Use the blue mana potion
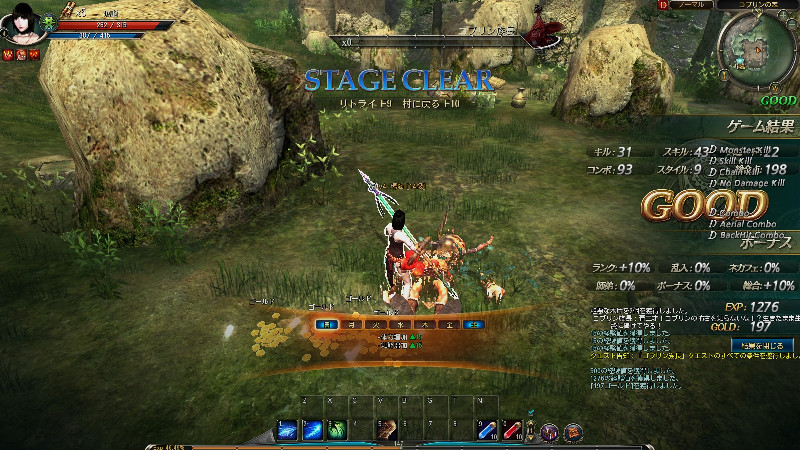The image size is (800, 450). 487,430
